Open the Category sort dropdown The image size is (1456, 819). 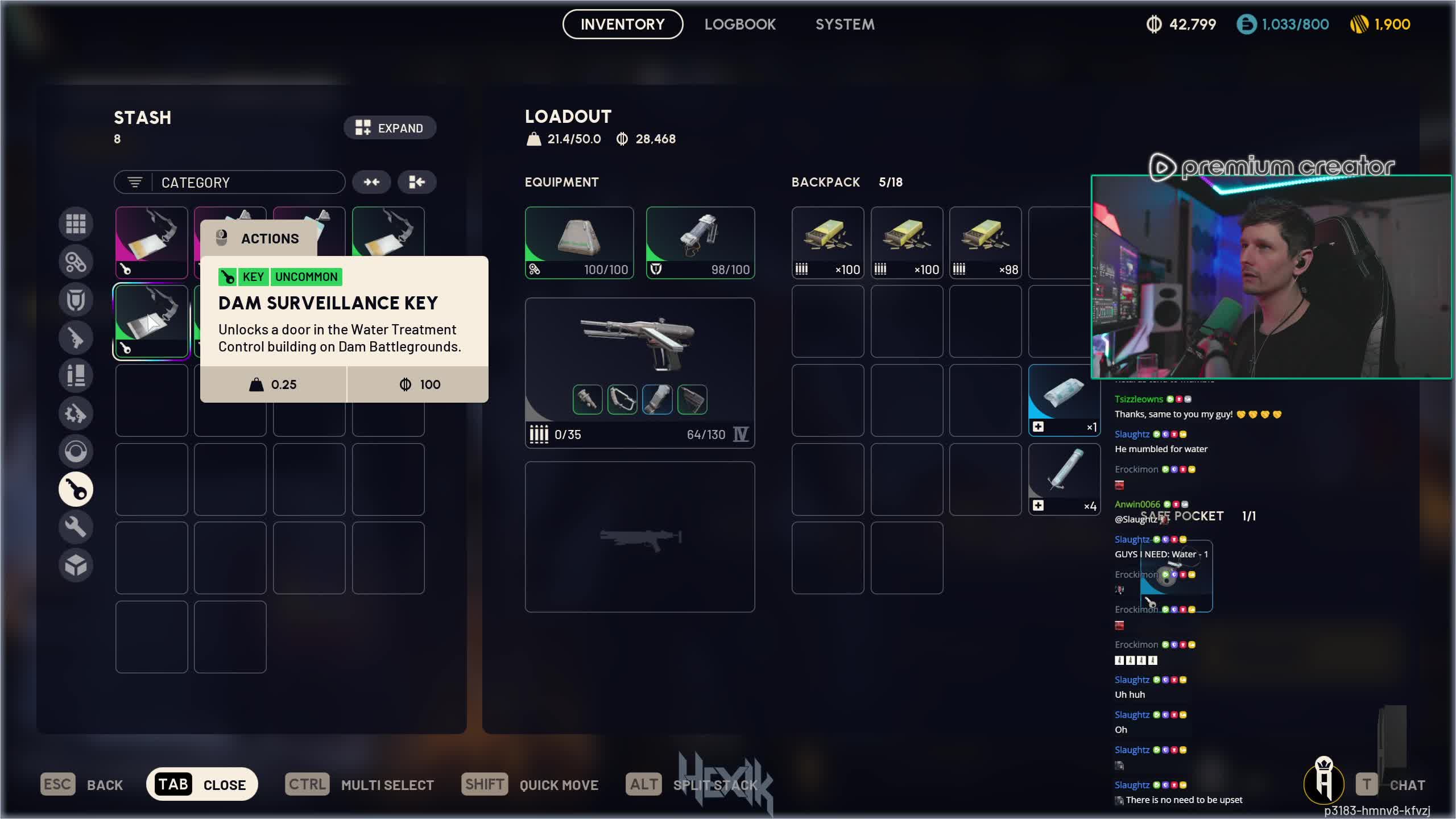230,183
